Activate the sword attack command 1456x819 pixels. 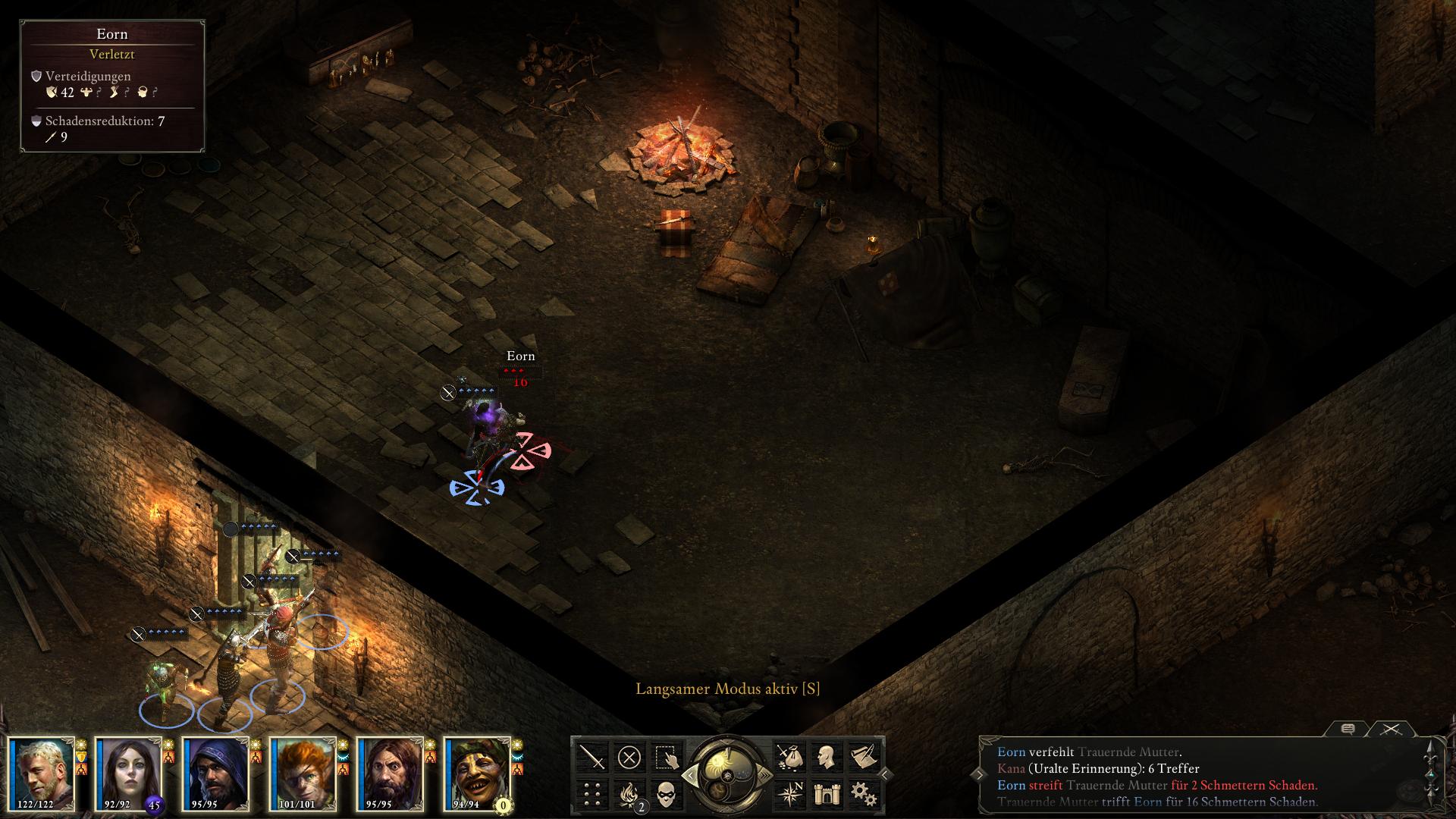[x=592, y=757]
